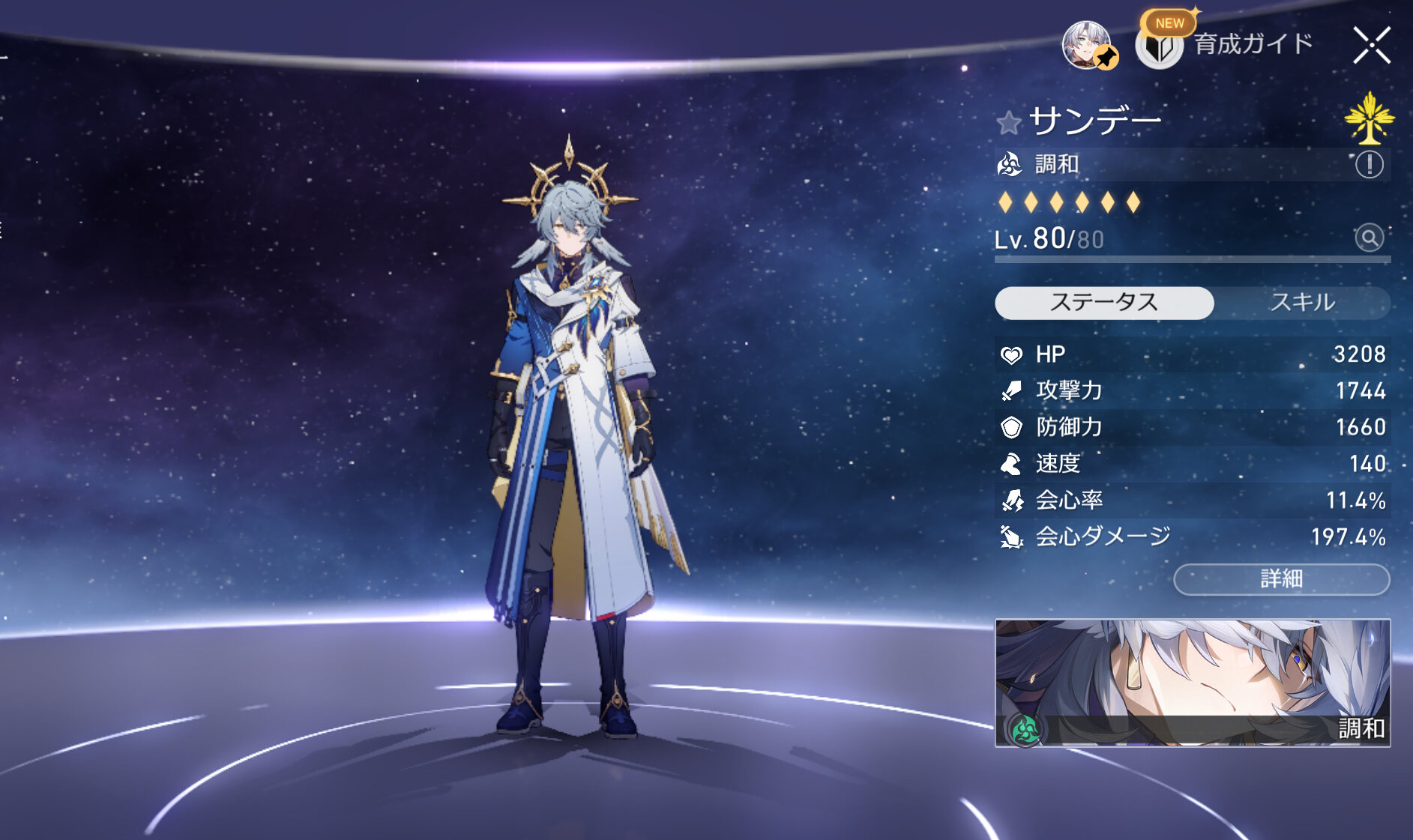Image resolution: width=1413 pixels, height=840 pixels.
Task: Open the 調和 light cone thumbnail
Action: pos(1192,683)
